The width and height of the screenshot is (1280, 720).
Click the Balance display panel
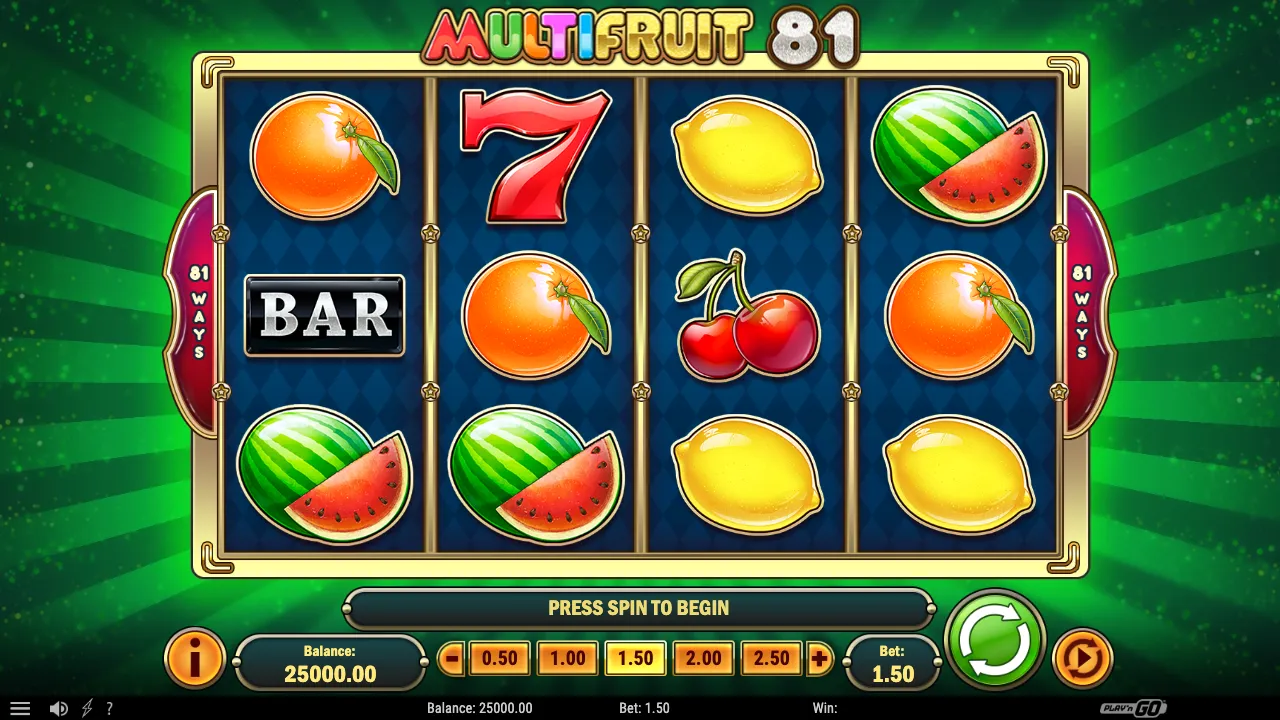pos(330,662)
